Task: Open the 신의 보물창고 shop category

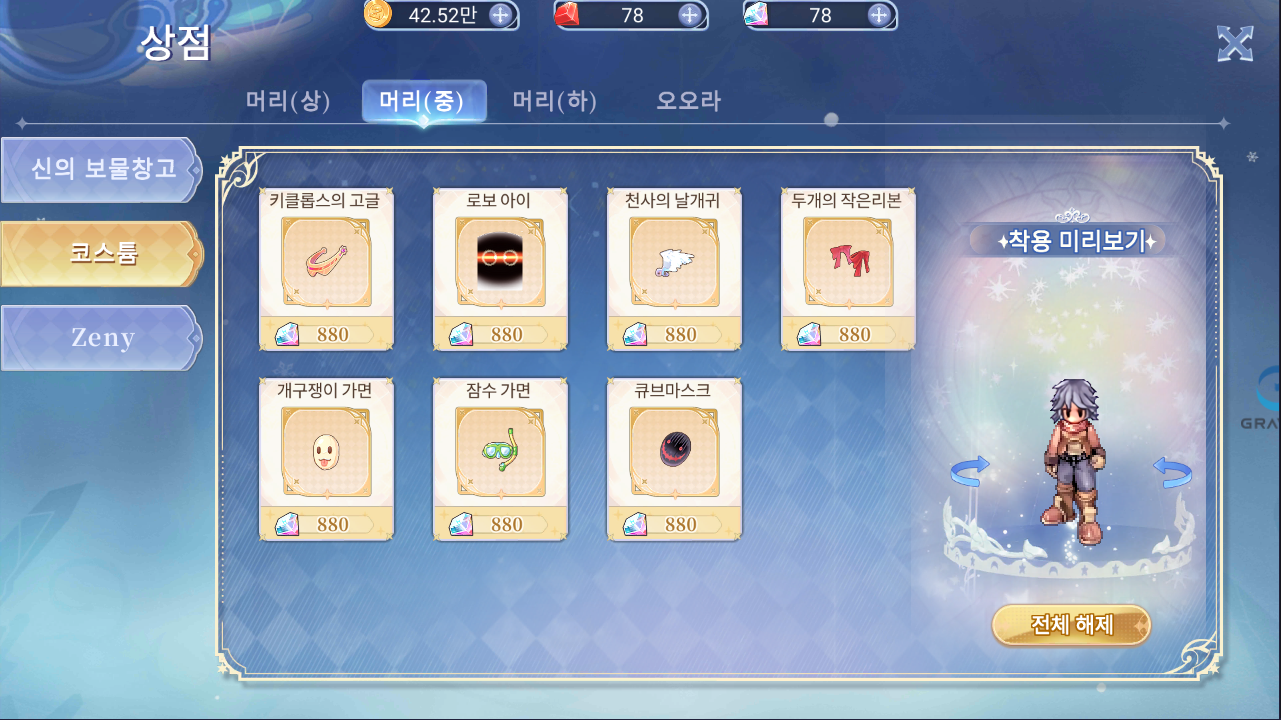Action: point(101,169)
